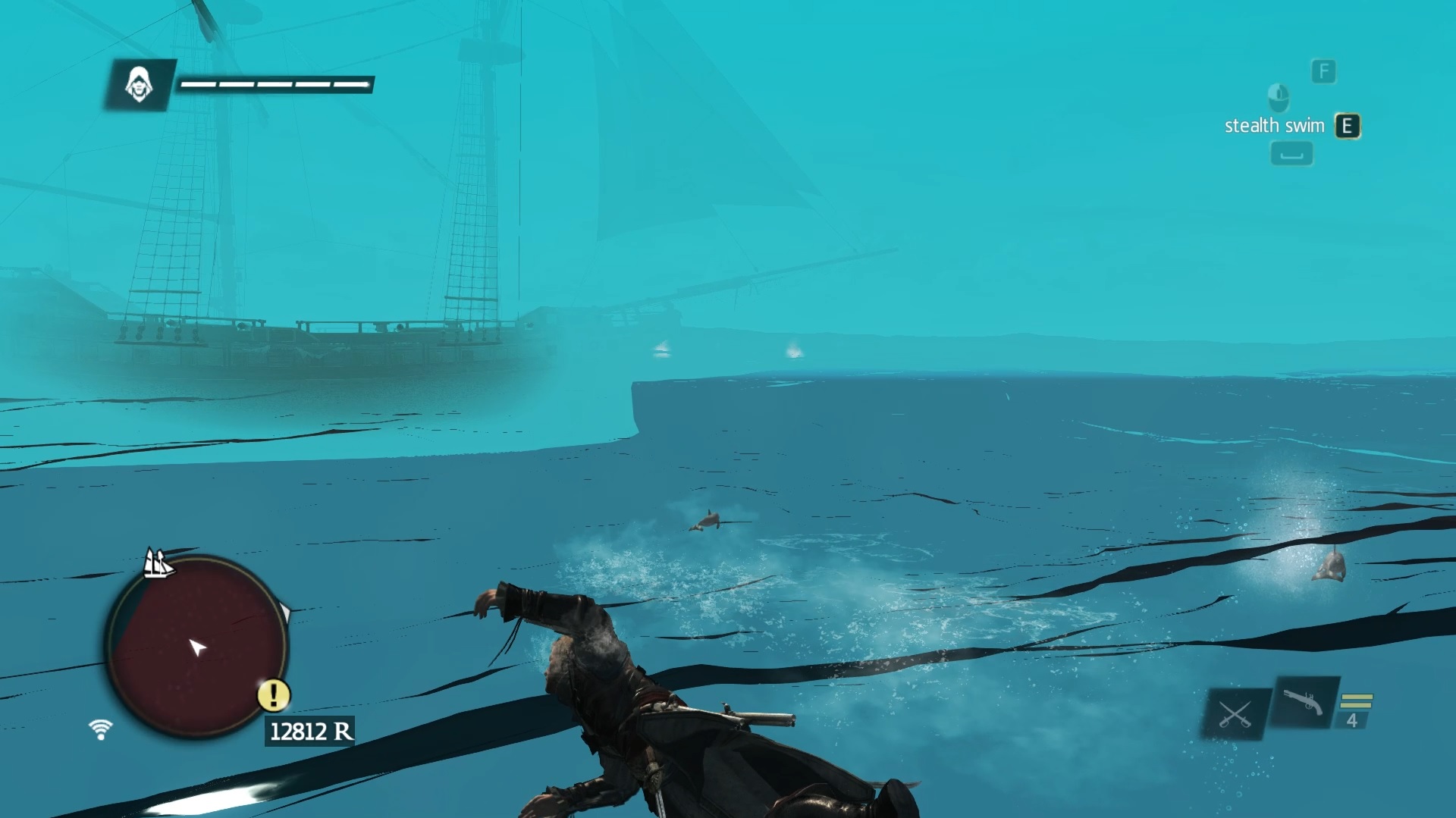The width and height of the screenshot is (1456, 818).
Task: Click the circular red minimap
Action: [196, 647]
